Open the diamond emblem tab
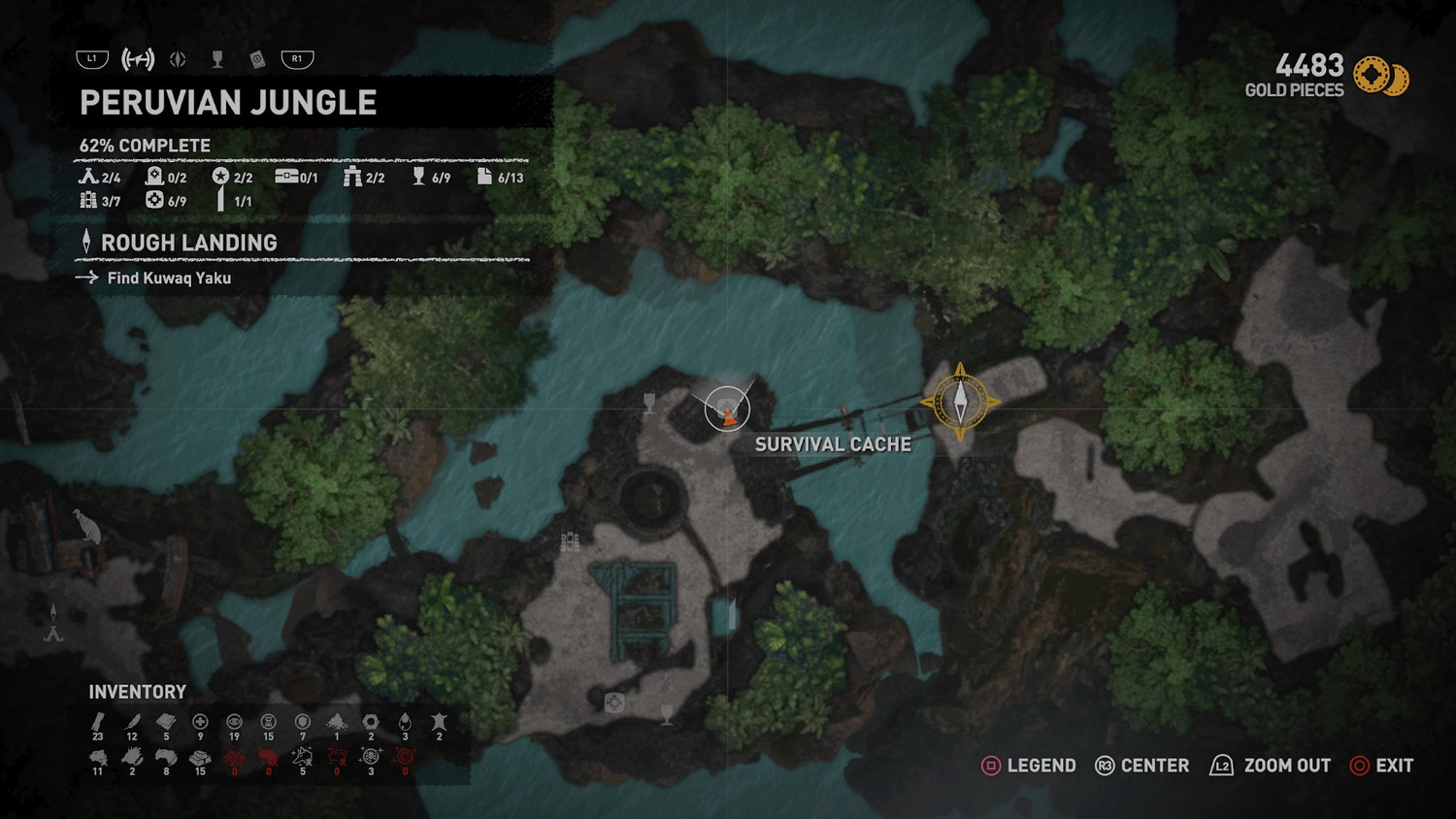Image resolution: width=1456 pixels, height=819 pixels. [178, 60]
